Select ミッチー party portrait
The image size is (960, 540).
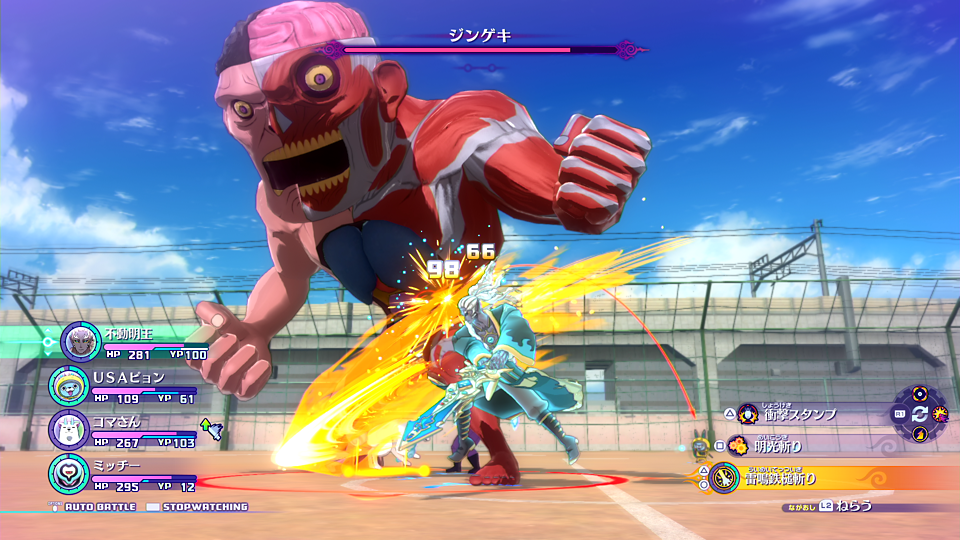coord(69,472)
